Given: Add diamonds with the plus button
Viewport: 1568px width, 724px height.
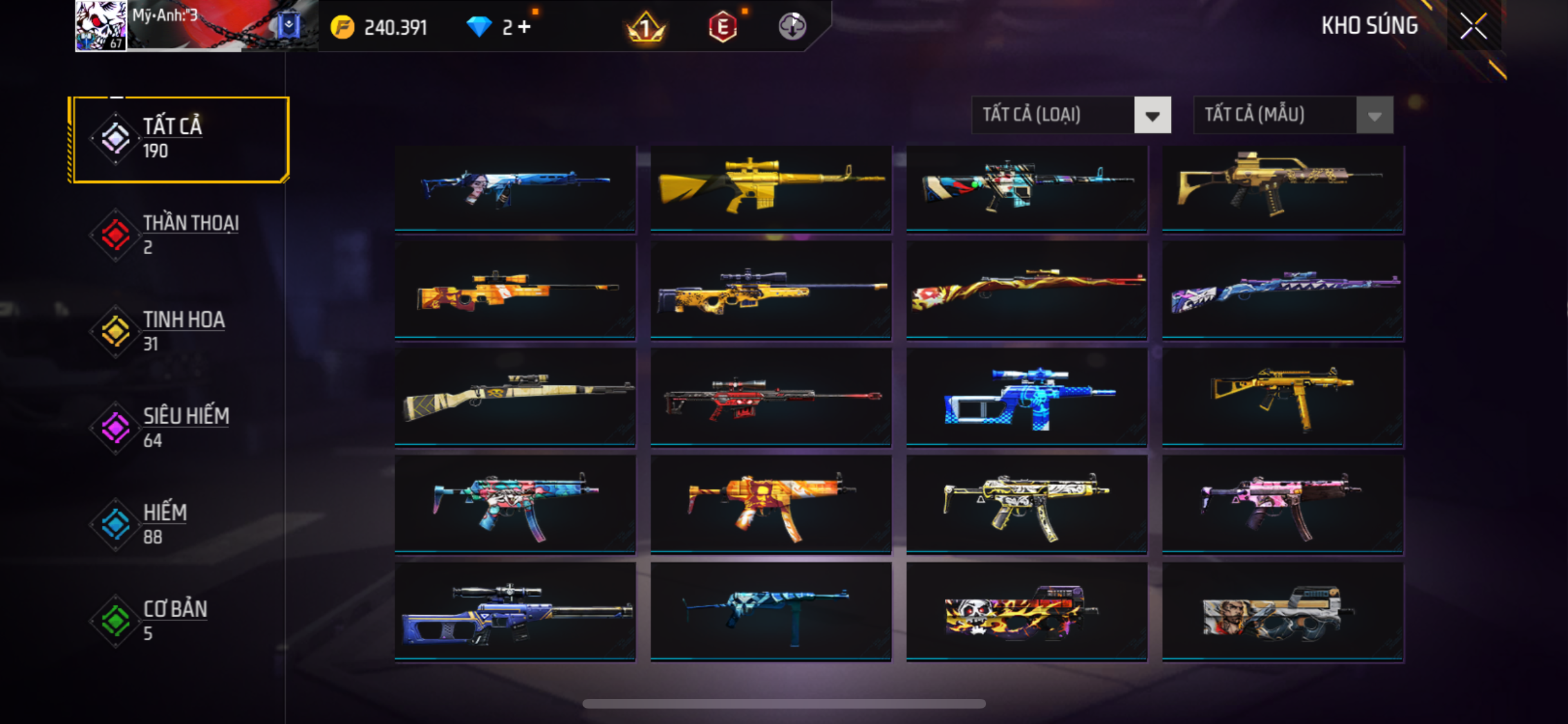Looking at the screenshot, I should (x=525, y=27).
